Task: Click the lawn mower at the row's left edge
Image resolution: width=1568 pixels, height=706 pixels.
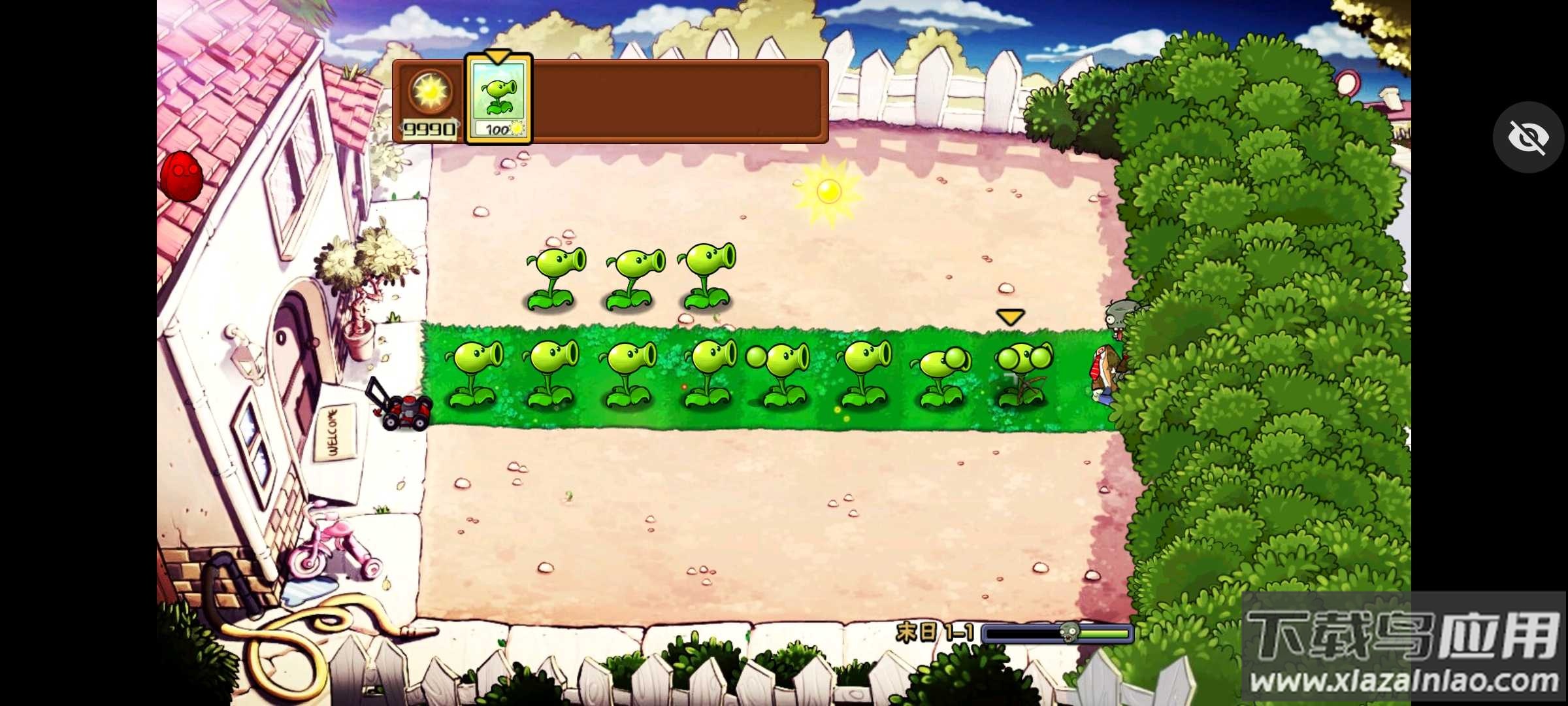Action: point(405,412)
